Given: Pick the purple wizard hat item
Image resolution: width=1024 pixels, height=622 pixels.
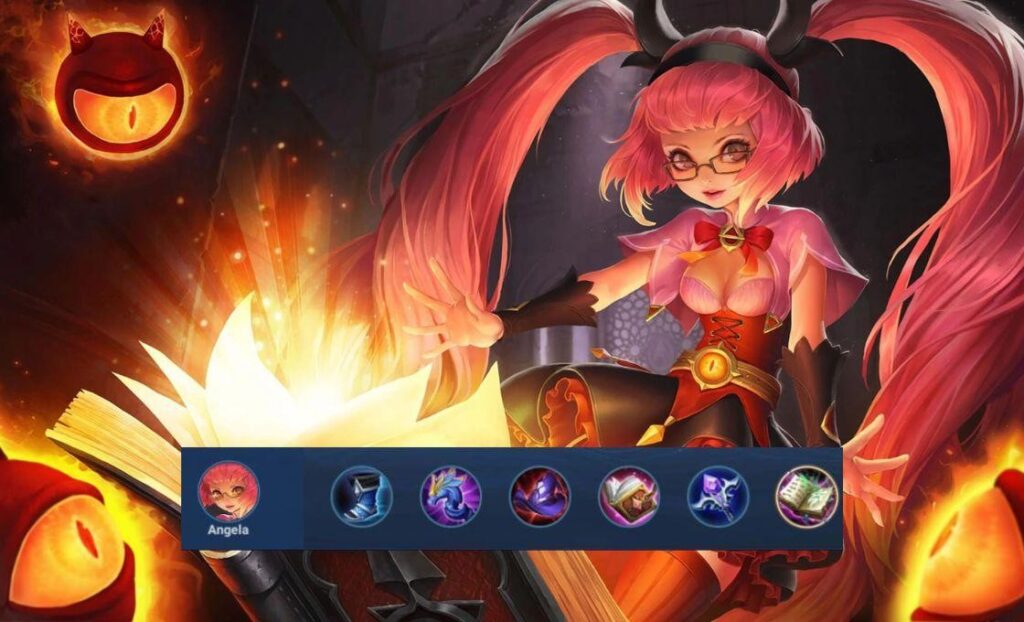Looking at the screenshot, I should [540, 496].
